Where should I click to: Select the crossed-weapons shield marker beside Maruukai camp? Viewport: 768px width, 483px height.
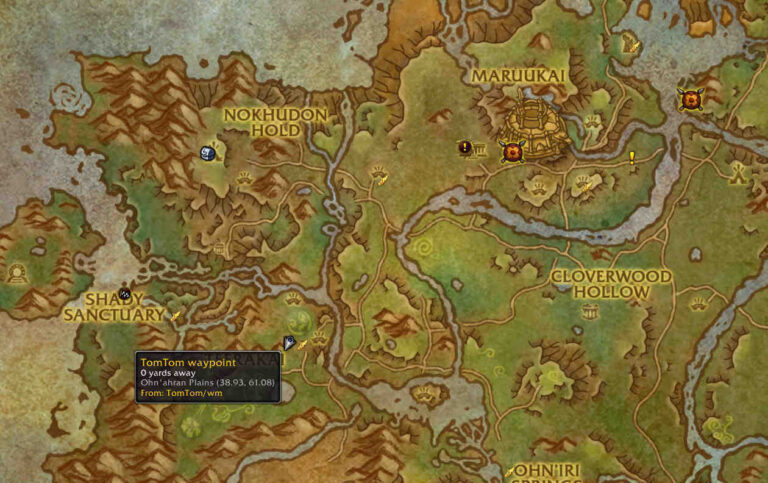click(x=513, y=152)
